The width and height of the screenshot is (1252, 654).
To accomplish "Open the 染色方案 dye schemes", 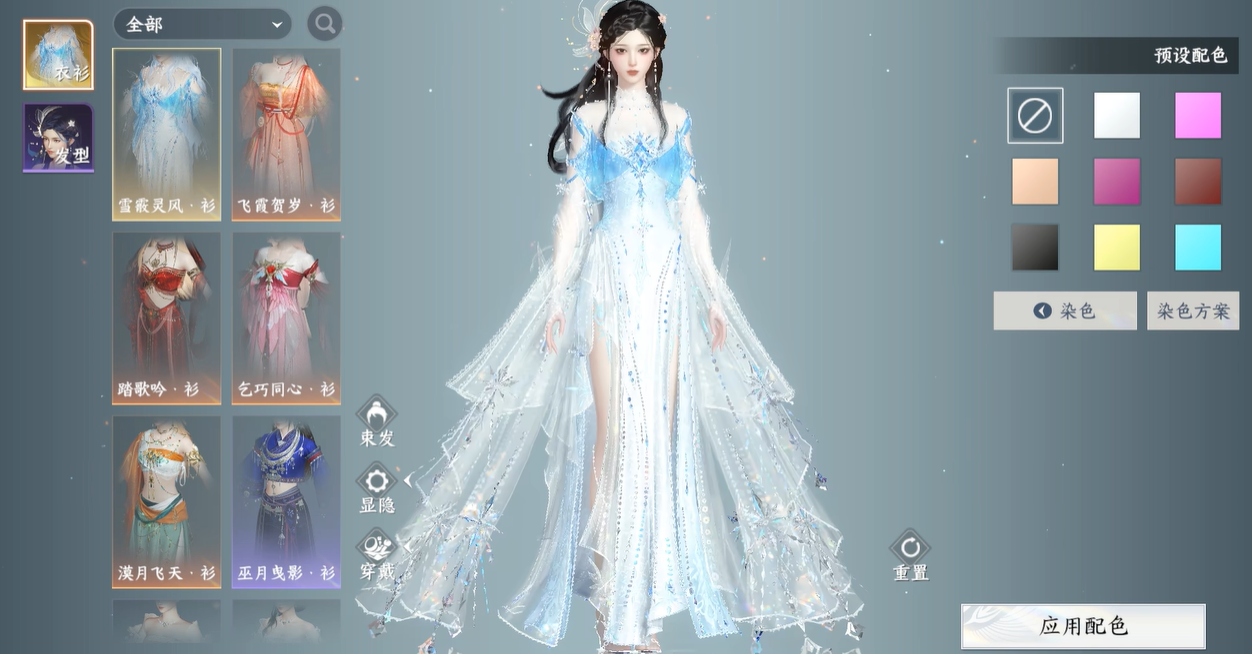I will tap(1193, 311).
